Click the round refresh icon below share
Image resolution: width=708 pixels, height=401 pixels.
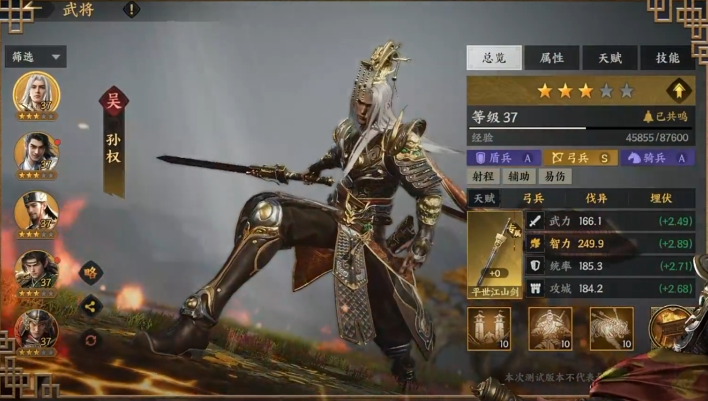pos(91,339)
